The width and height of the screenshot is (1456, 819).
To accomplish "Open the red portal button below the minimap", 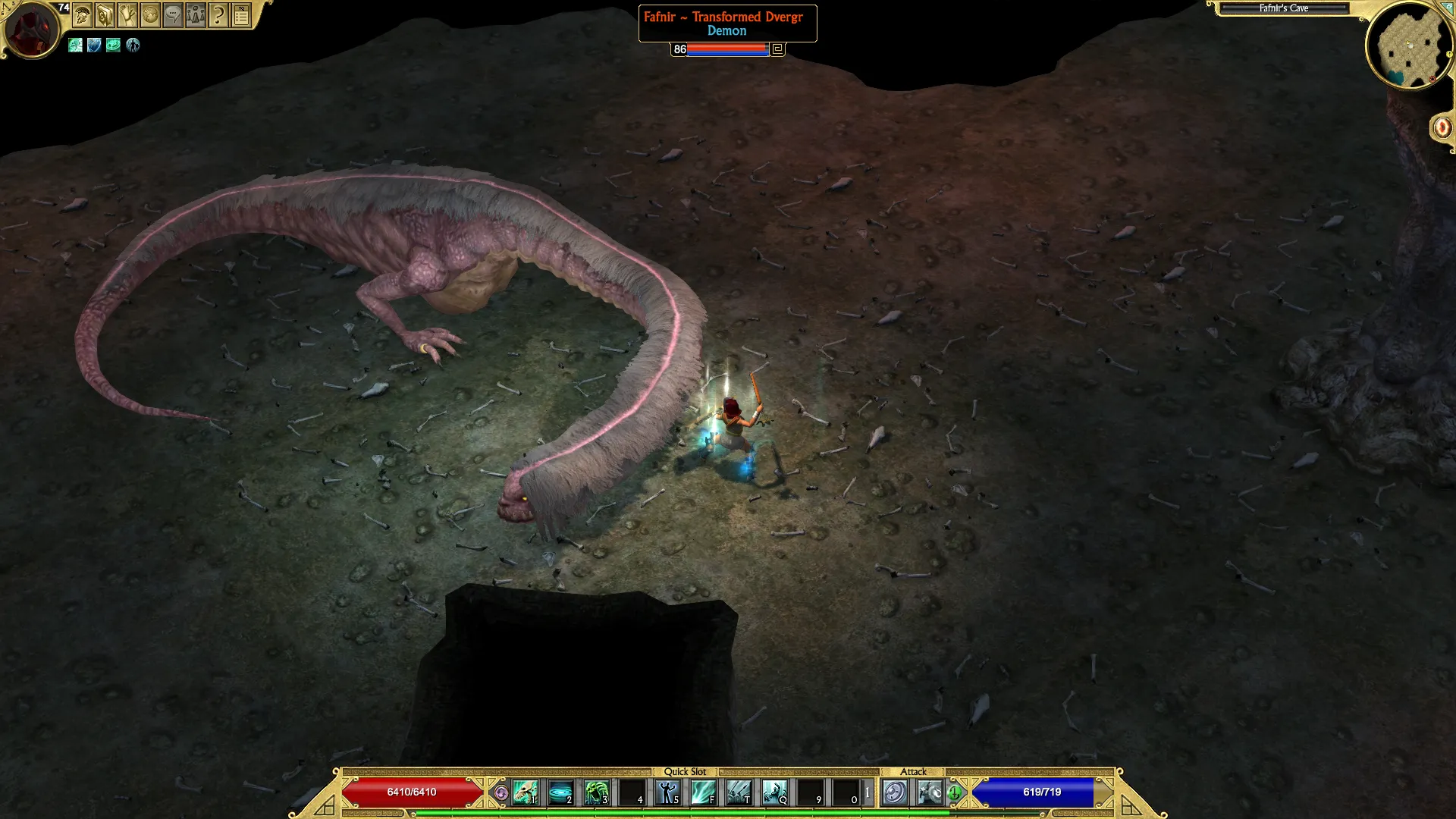I will pos(1442,127).
